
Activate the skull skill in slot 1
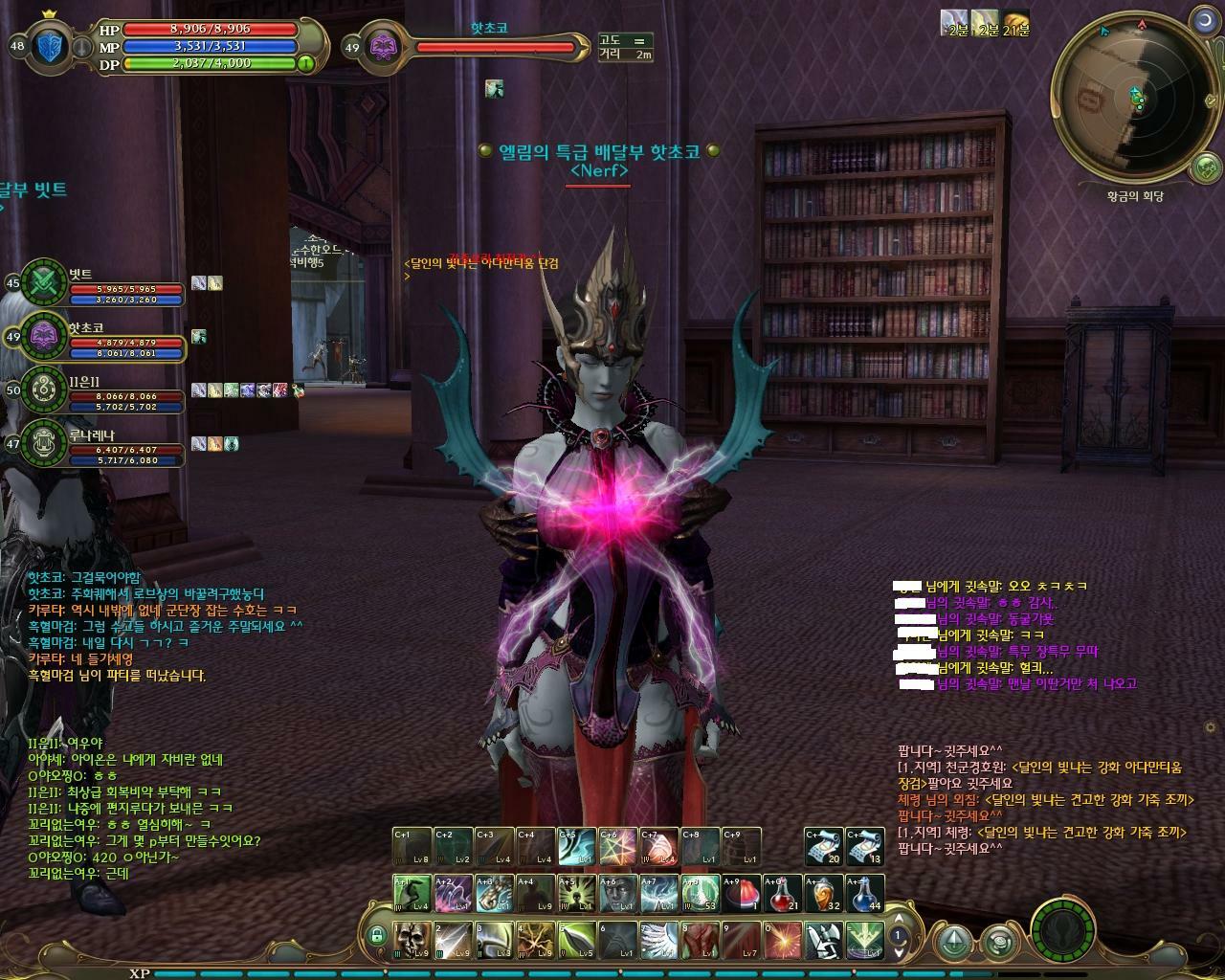[413, 940]
